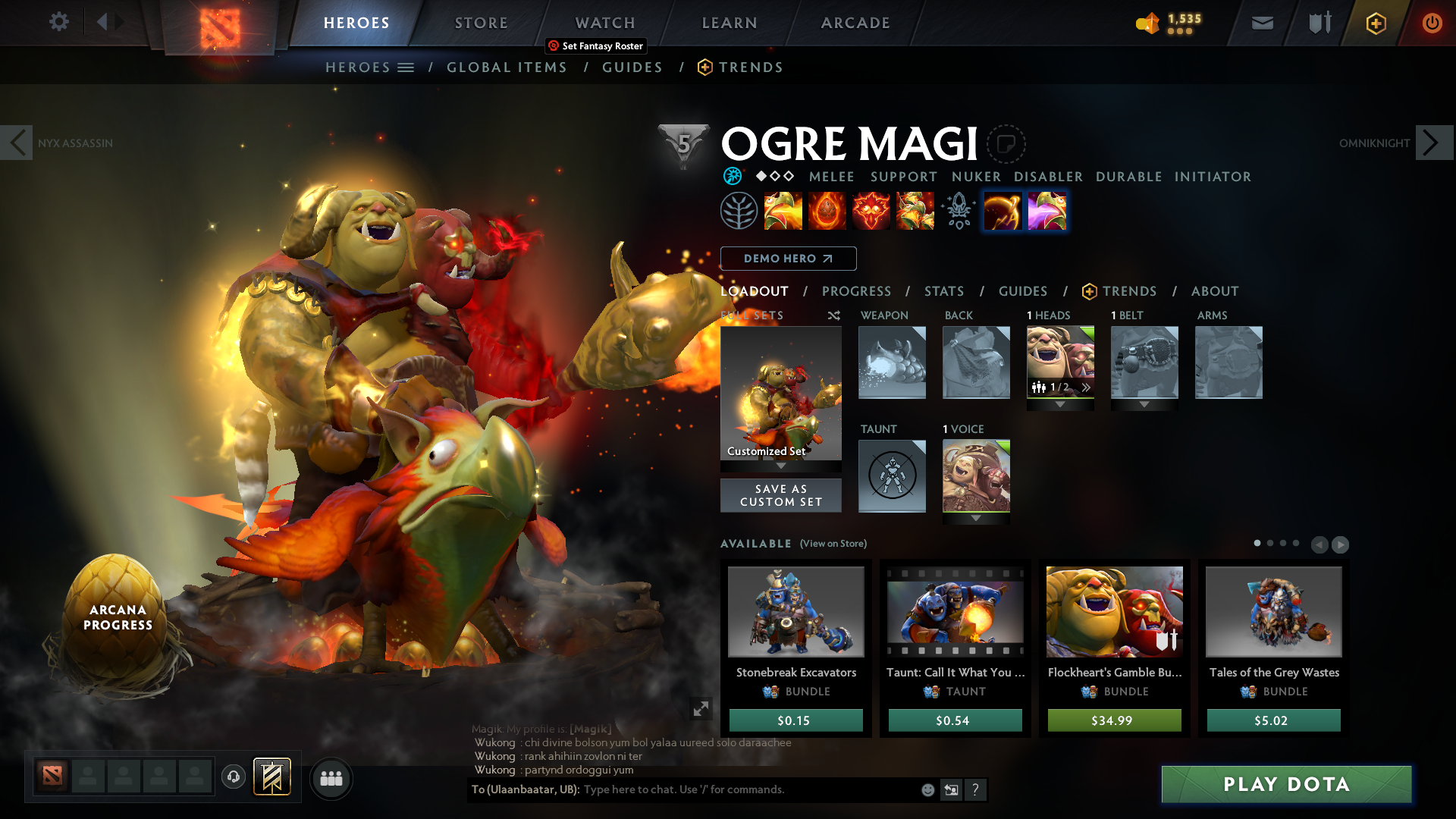Expand more Heads items with the double chevron
Screen dimensions: 1456x819
(1087, 386)
